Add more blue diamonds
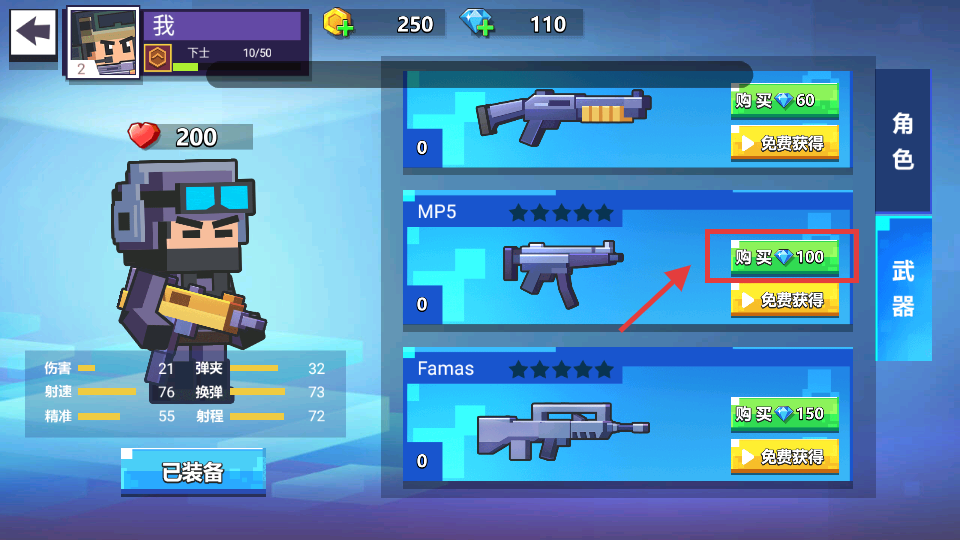This screenshot has width=960, height=540. [476, 23]
